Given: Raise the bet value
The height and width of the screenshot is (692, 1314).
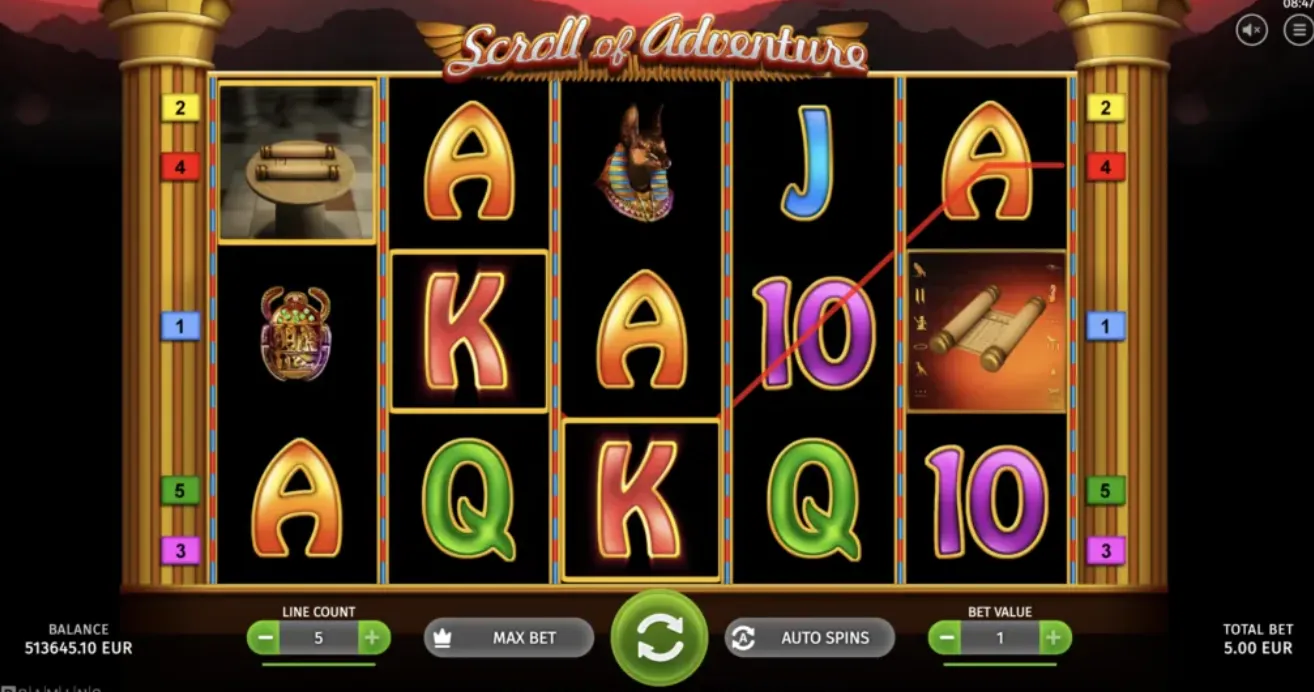Looking at the screenshot, I should point(1053,638).
